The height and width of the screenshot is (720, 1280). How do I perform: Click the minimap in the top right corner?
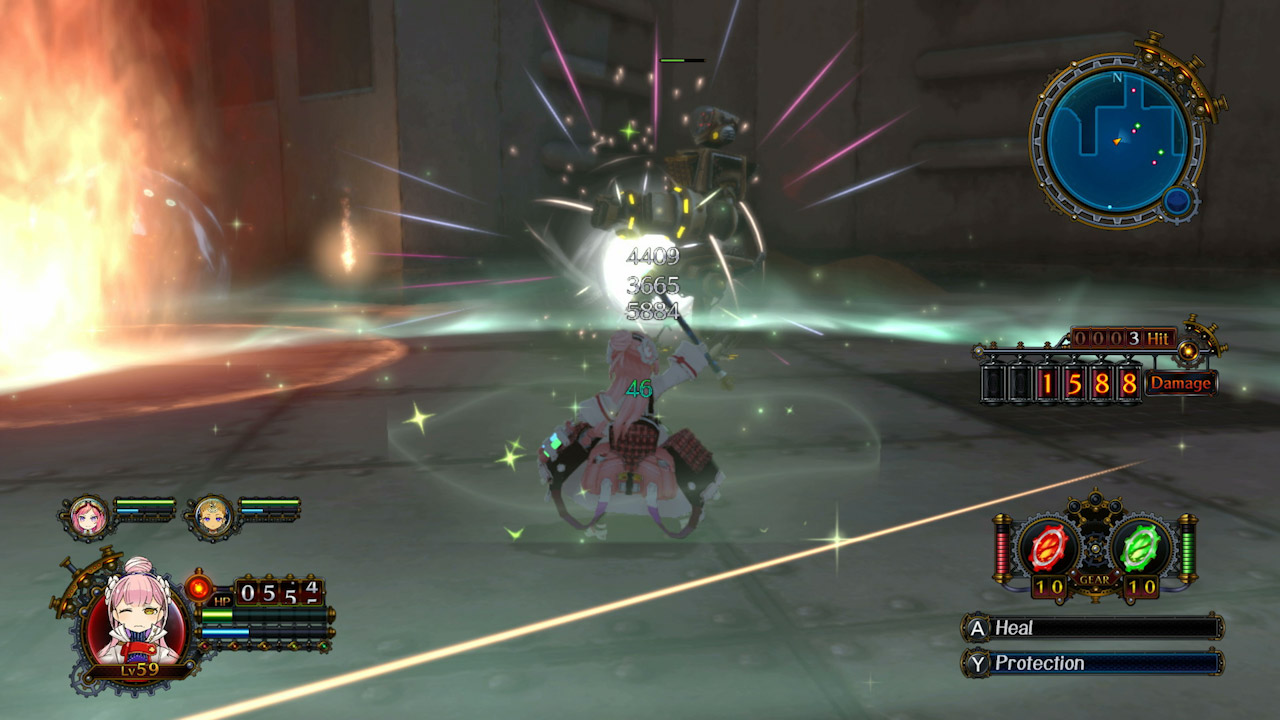tap(1118, 135)
